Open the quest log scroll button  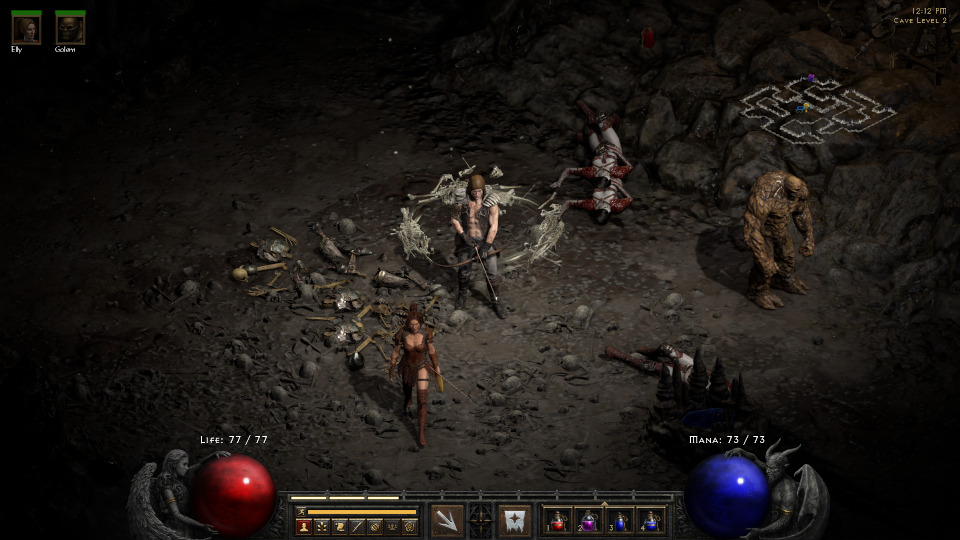click(x=340, y=526)
